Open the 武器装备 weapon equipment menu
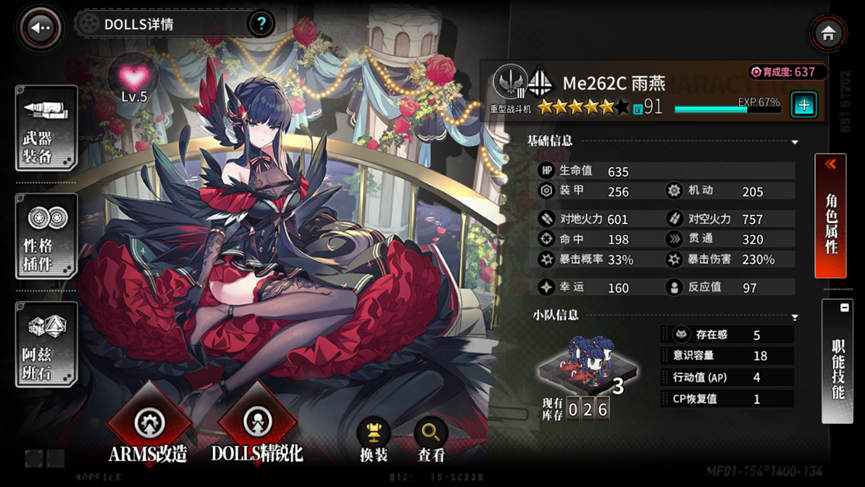This screenshot has width=865, height=487. (x=46, y=127)
